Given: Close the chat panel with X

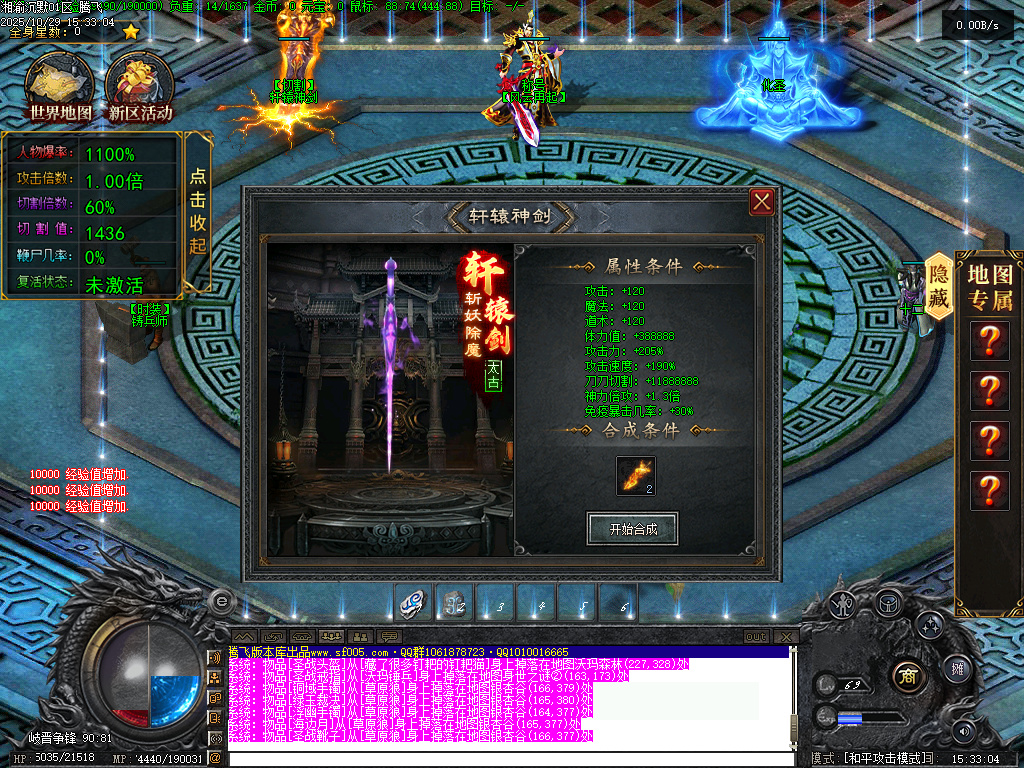Looking at the screenshot, I should 787,637.
